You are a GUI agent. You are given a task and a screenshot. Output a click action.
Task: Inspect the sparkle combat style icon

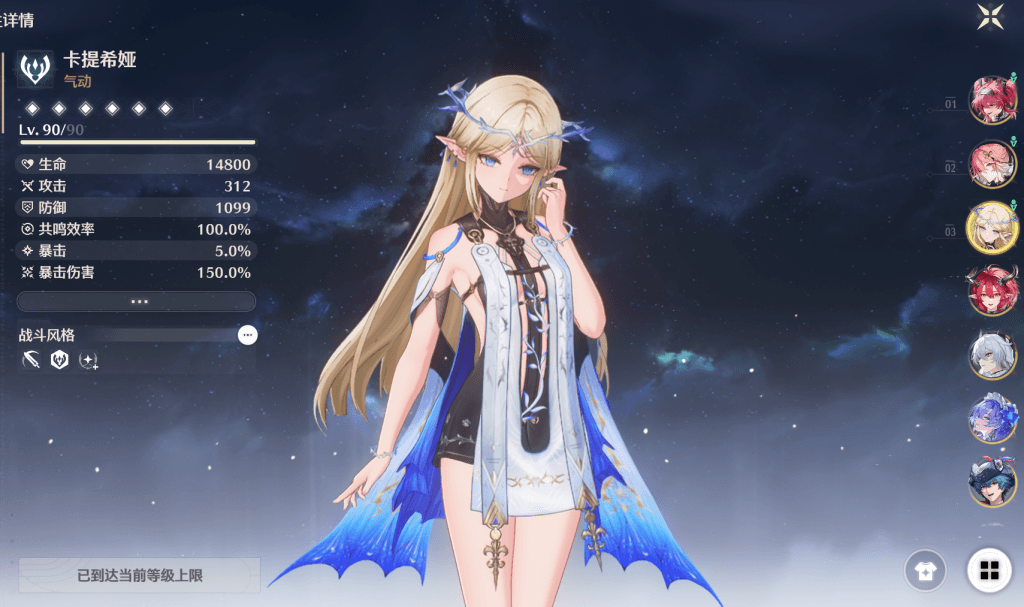click(x=88, y=360)
